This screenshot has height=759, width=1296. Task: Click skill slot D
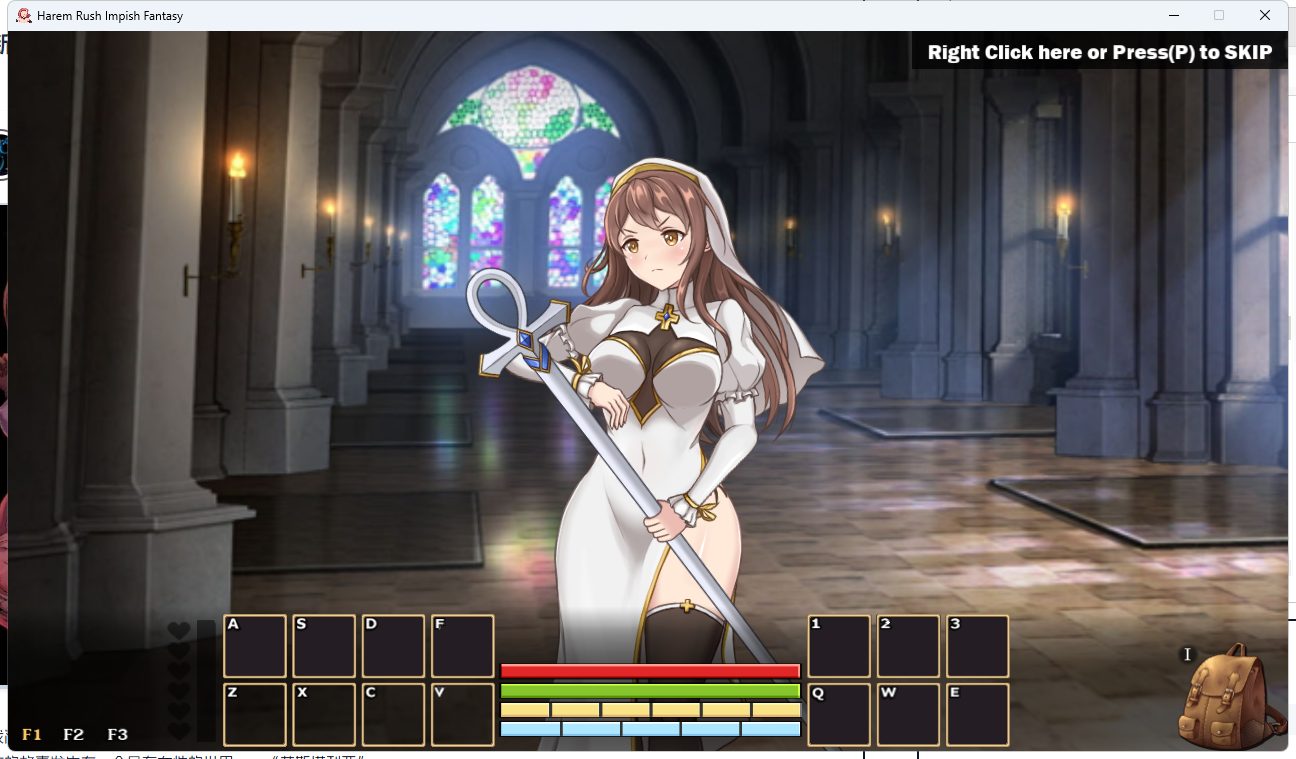click(x=393, y=645)
